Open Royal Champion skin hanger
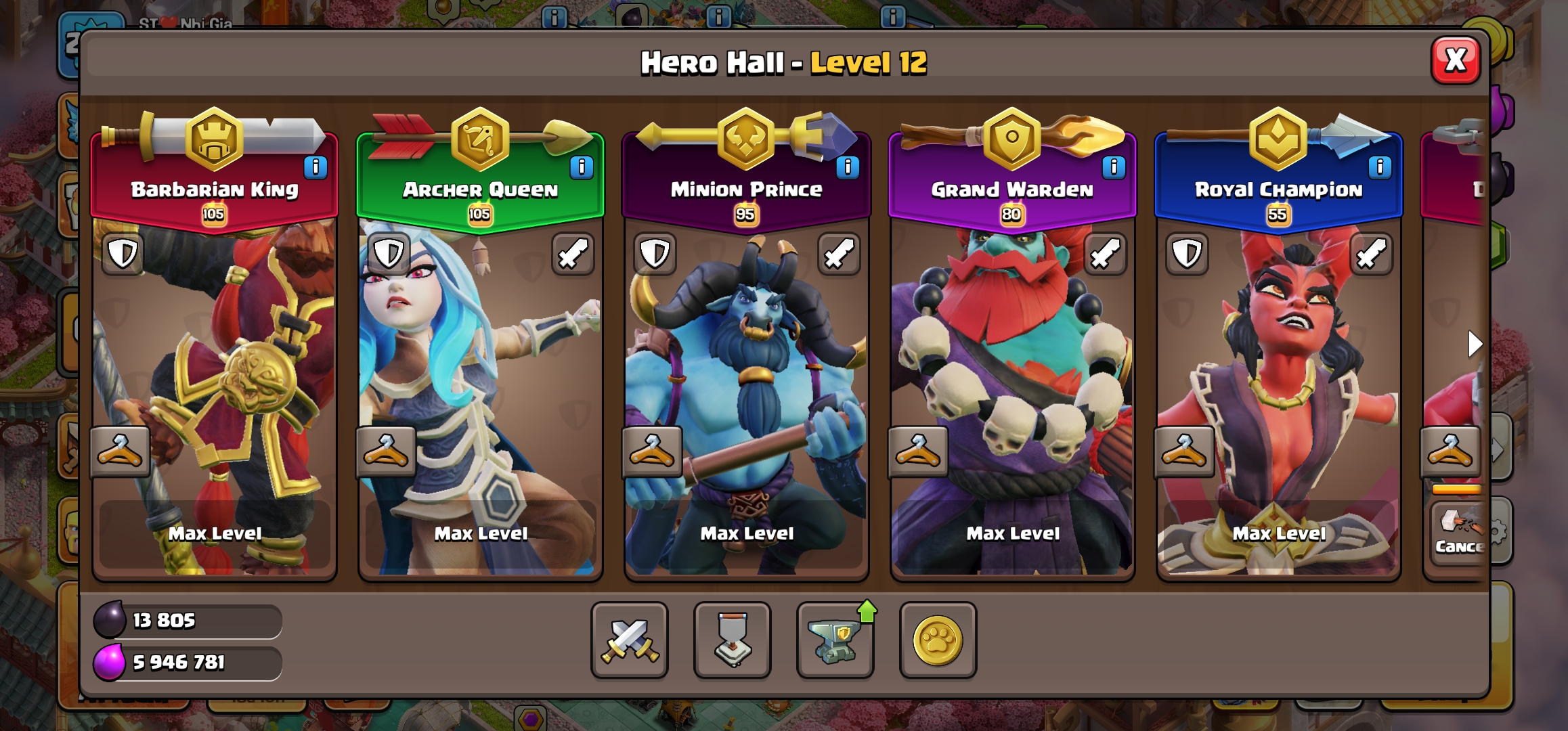Image resolution: width=1568 pixels, height=731 pixels. 1184,451
